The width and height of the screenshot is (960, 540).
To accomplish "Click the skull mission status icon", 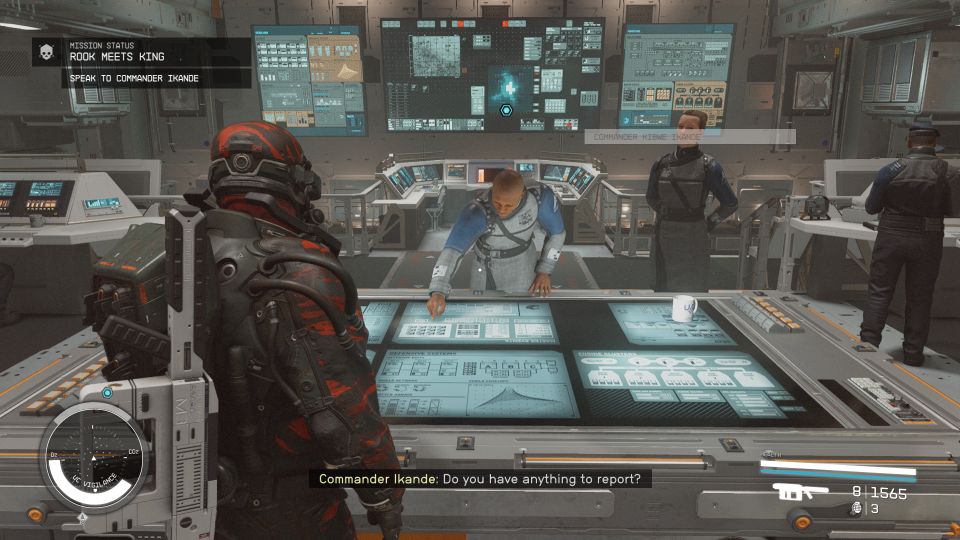I will 46,52.
